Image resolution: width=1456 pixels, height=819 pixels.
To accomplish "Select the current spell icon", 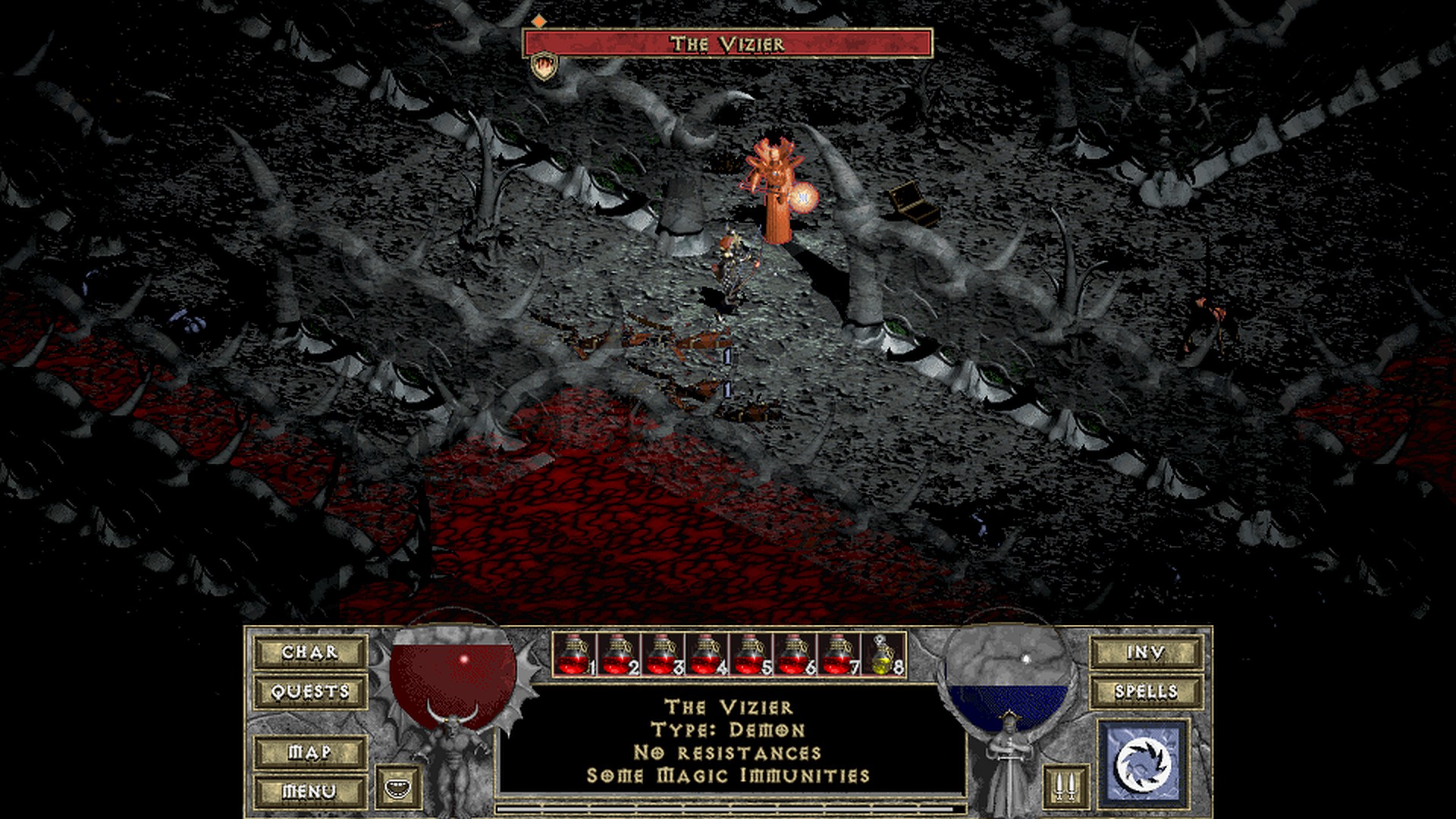I will click(1144, 762).
